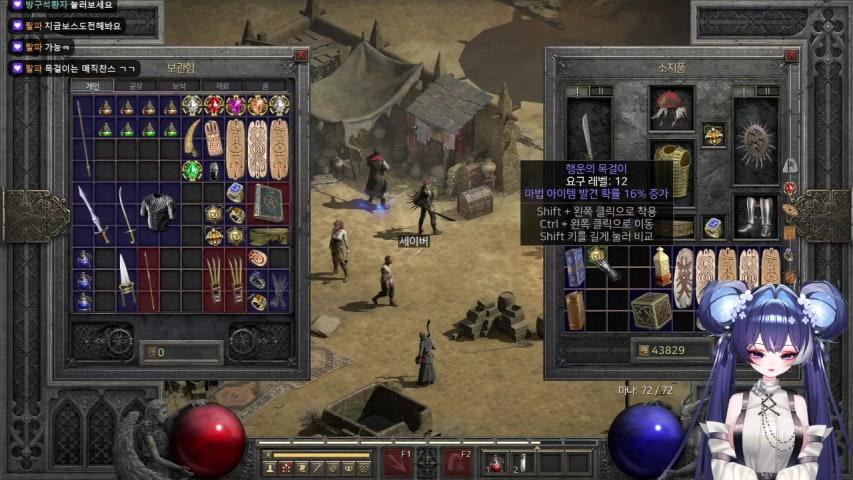Open the 재료 stash tab
This screenshot has width=853, height=480.
coord(223,86)
